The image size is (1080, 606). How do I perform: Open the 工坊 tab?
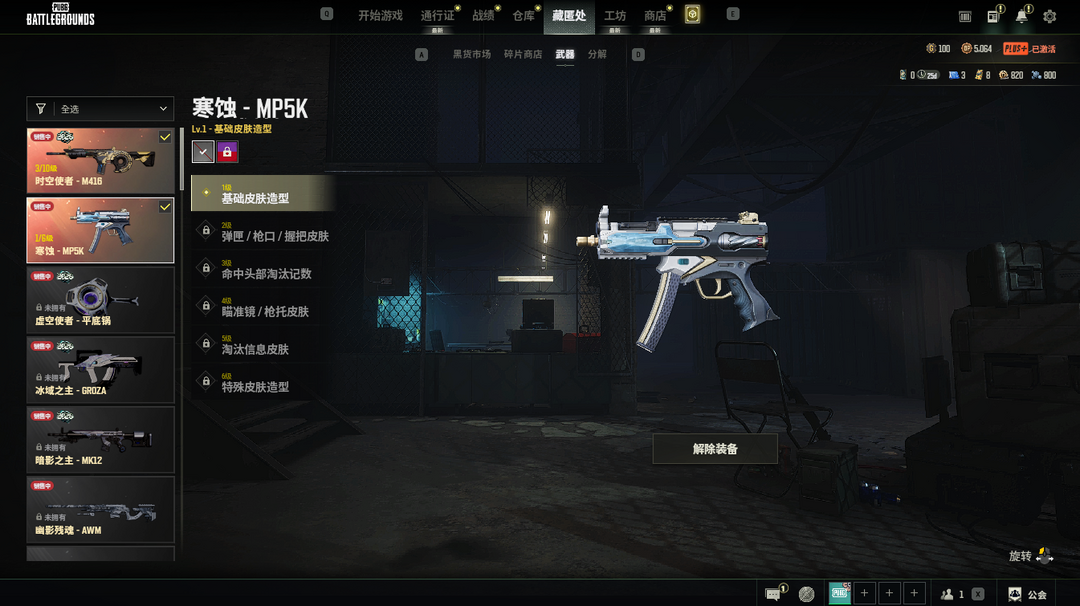pyautogui.click(x=615, y=16)
